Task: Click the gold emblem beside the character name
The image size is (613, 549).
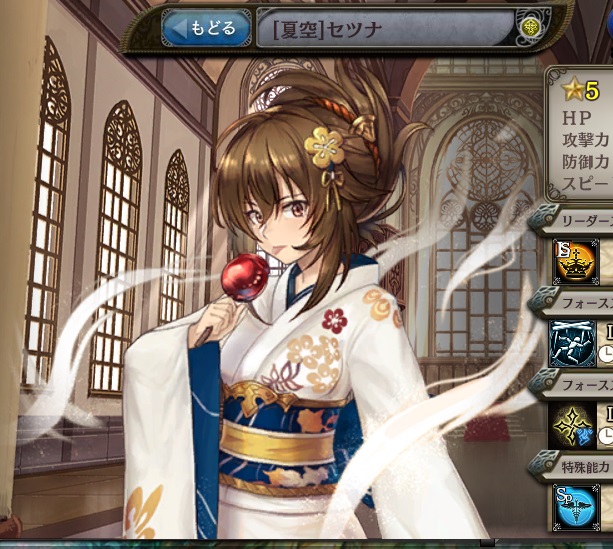Action: 529,28
